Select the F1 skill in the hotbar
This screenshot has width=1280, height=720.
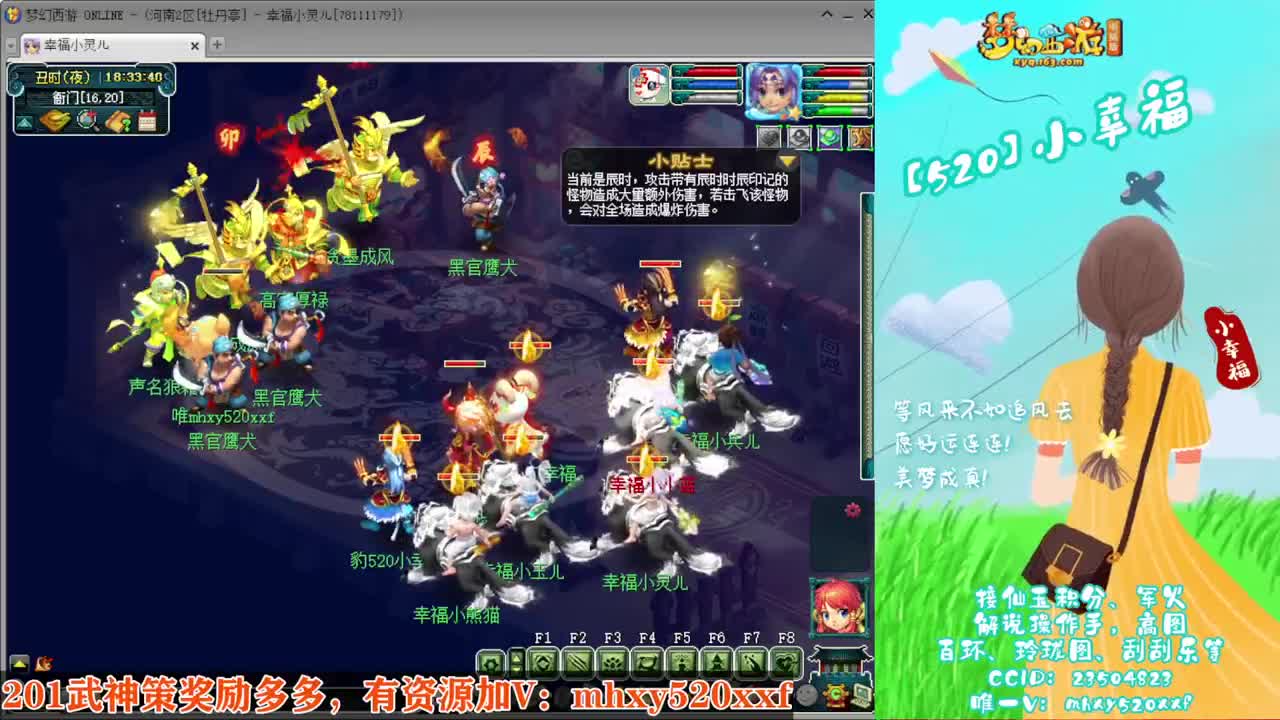tap(541, 663)
